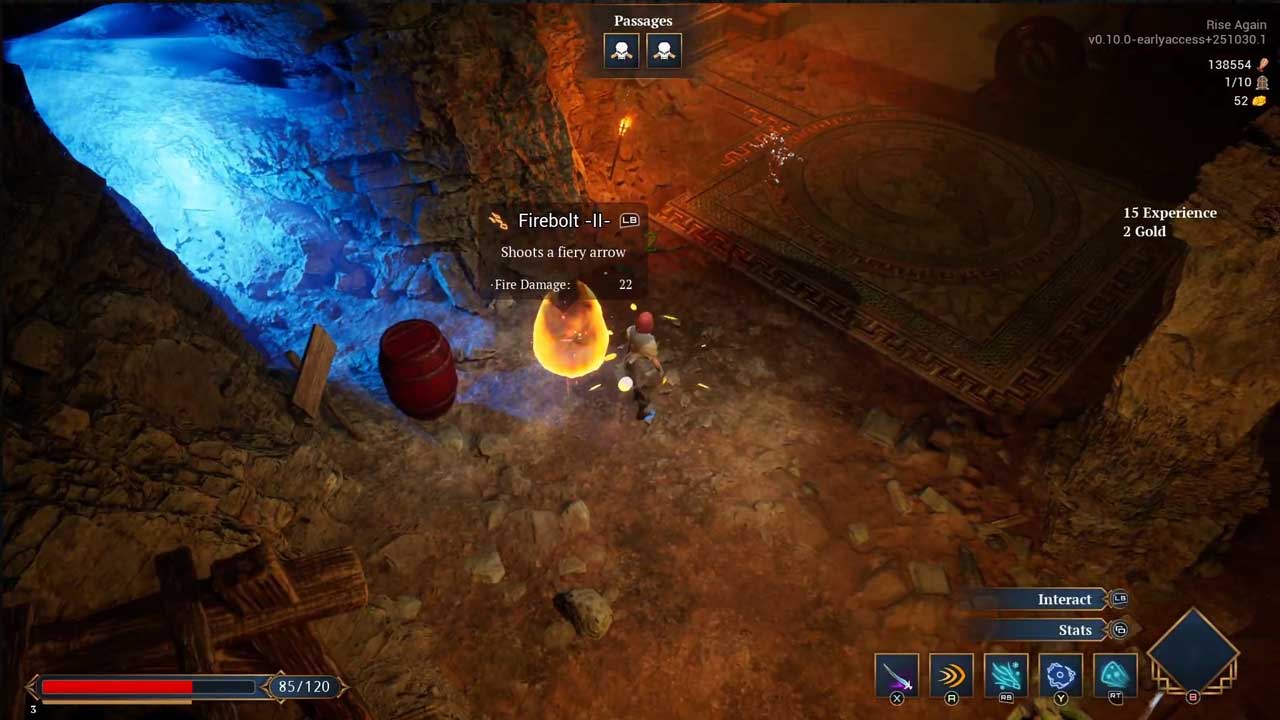Activate the teal wedge-shaped ability
This screenshot has height=720, width=1280.
click(x=1115, y=676)
